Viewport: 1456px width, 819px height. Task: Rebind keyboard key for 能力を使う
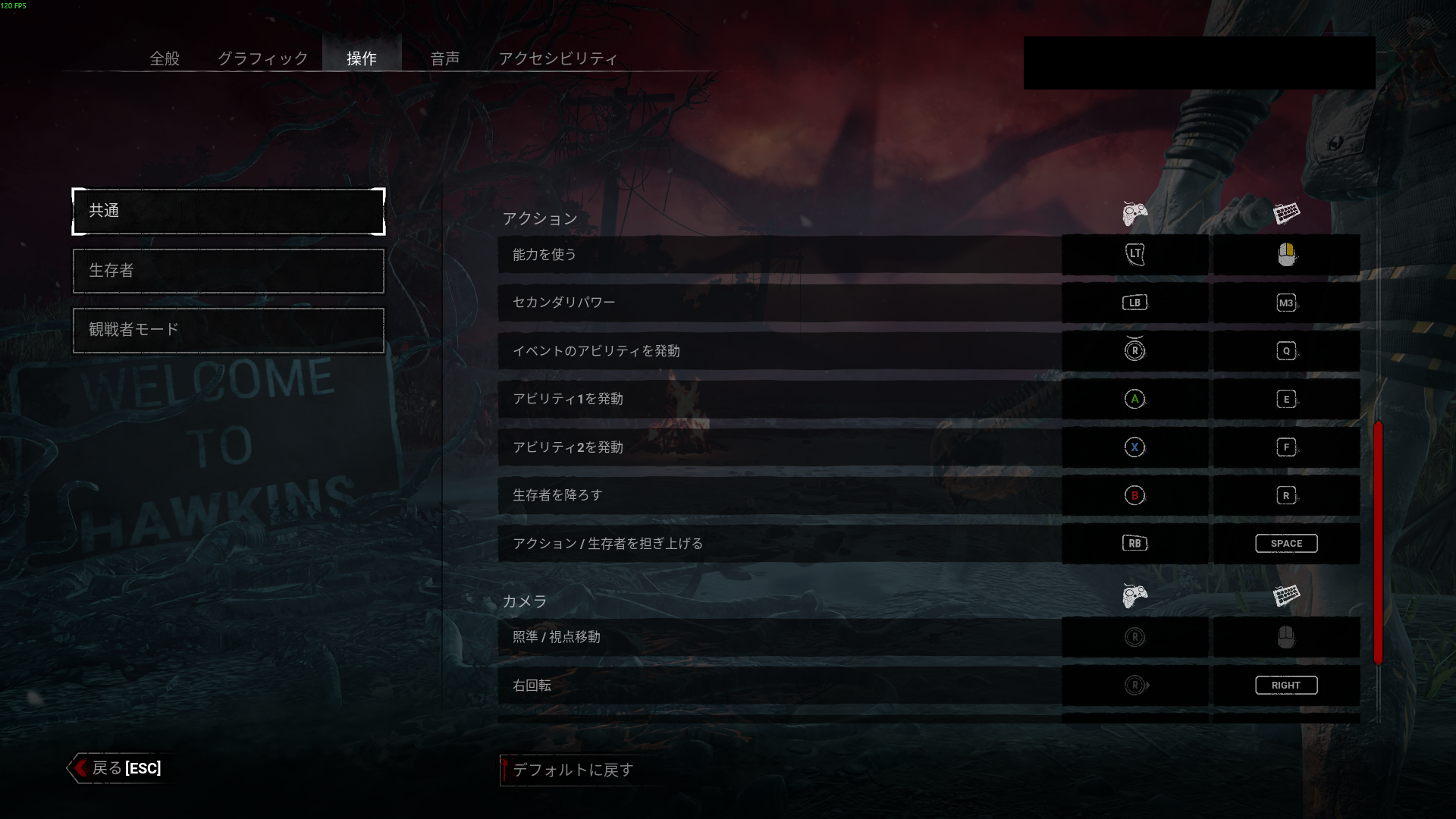[1286, 255]
